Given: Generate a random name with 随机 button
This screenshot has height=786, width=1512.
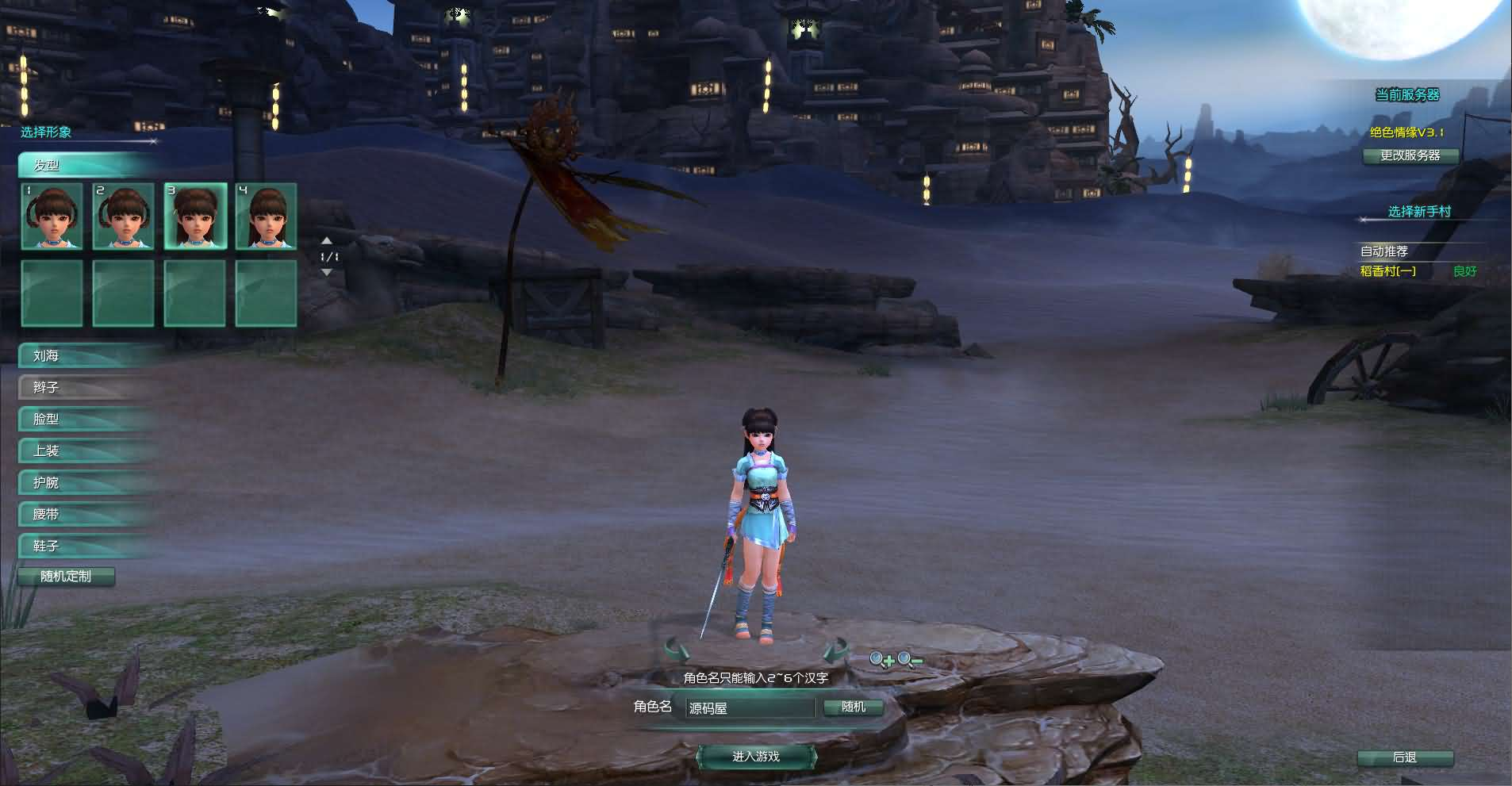Looking at the screenshot, I should (x=853, y=707).
